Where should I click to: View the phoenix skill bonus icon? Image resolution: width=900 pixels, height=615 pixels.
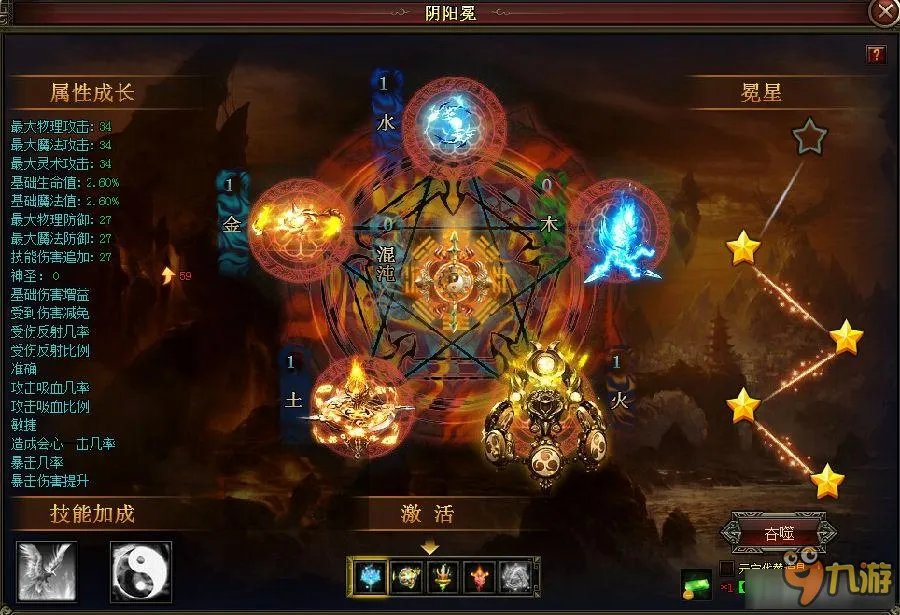(x=46, y=572)
